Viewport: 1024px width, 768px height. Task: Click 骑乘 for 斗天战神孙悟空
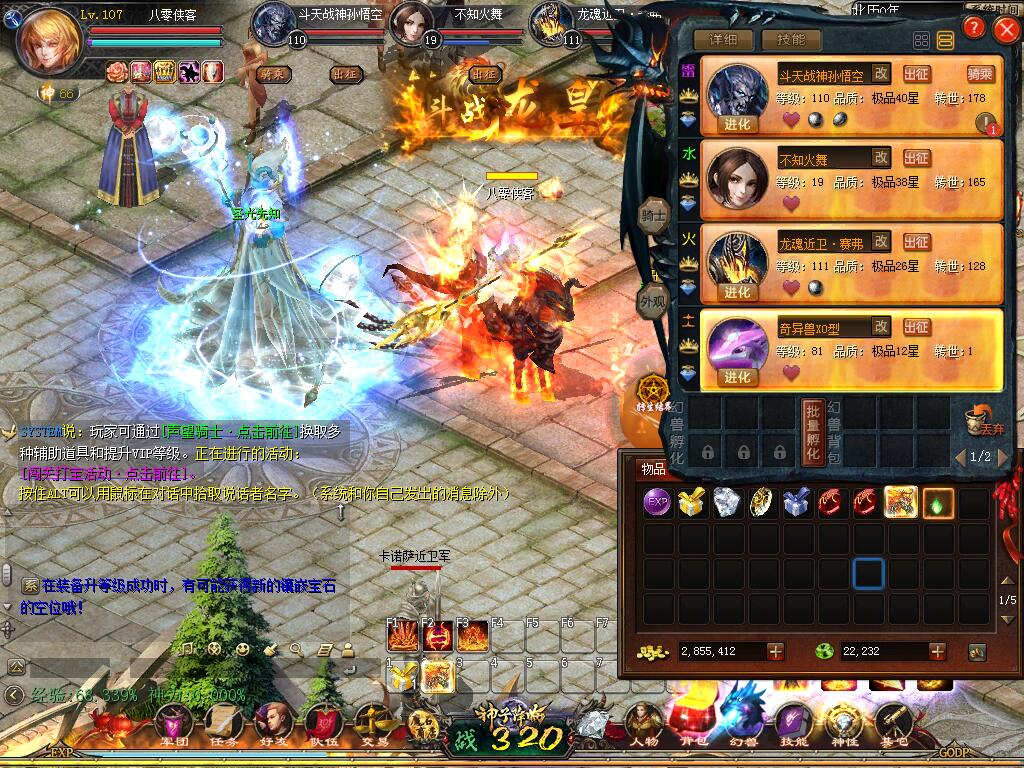point(980,73)
